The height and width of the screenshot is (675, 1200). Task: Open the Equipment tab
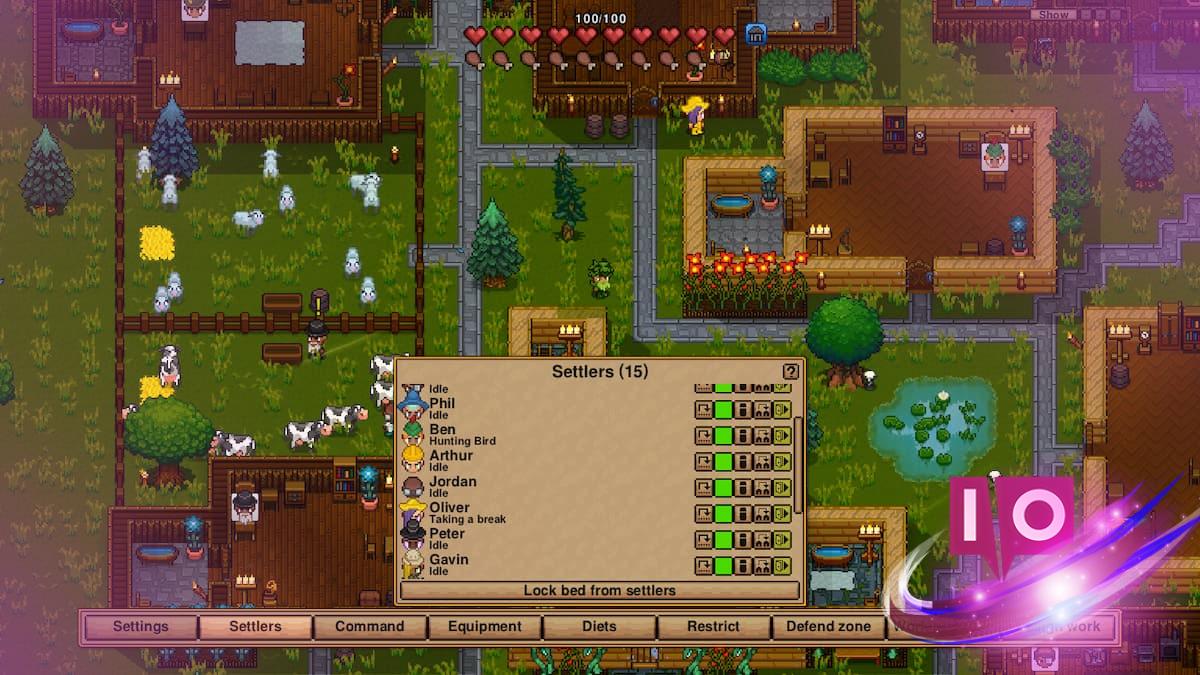click(485, 627)
